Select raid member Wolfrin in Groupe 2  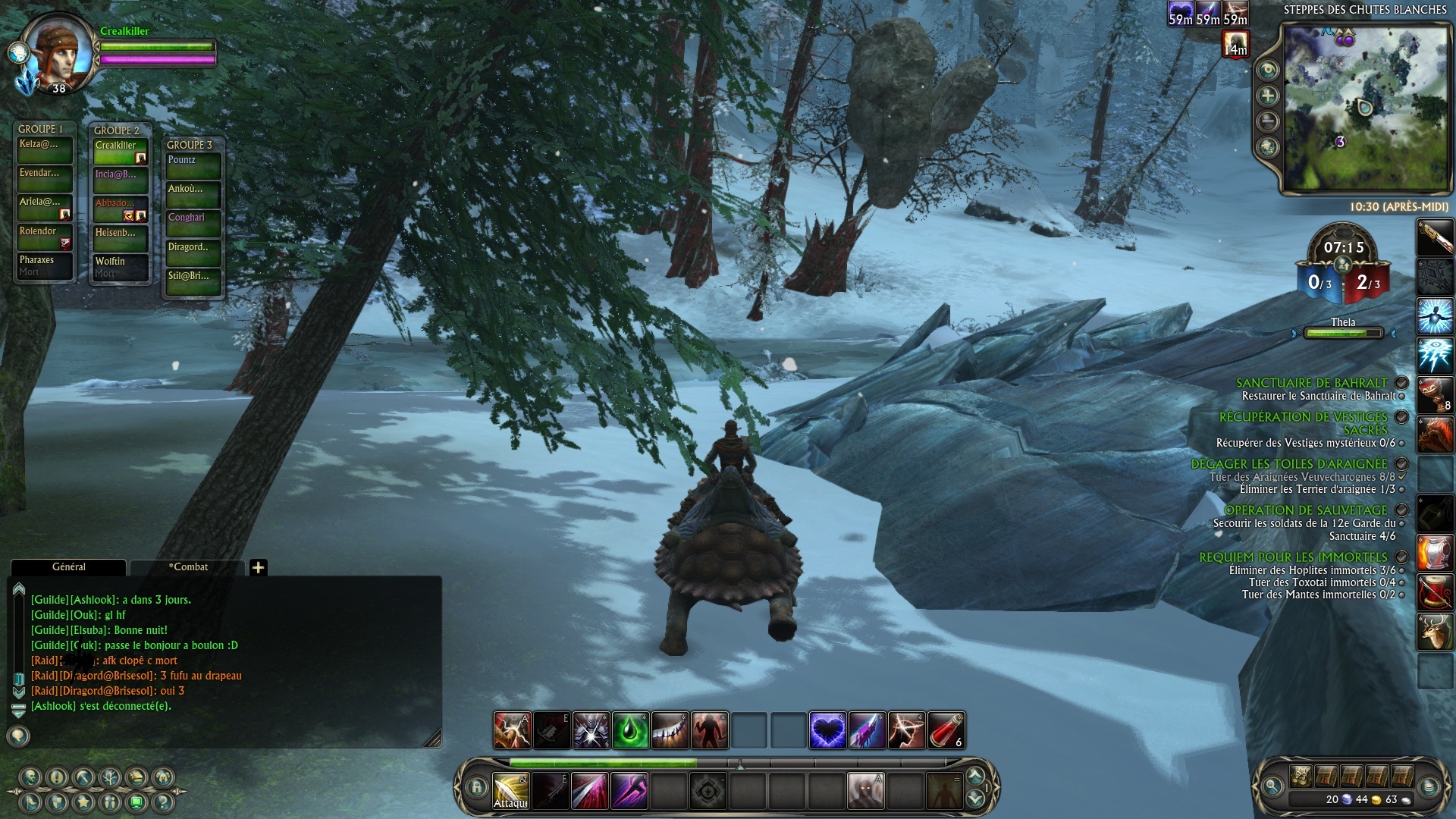point(121,267)
